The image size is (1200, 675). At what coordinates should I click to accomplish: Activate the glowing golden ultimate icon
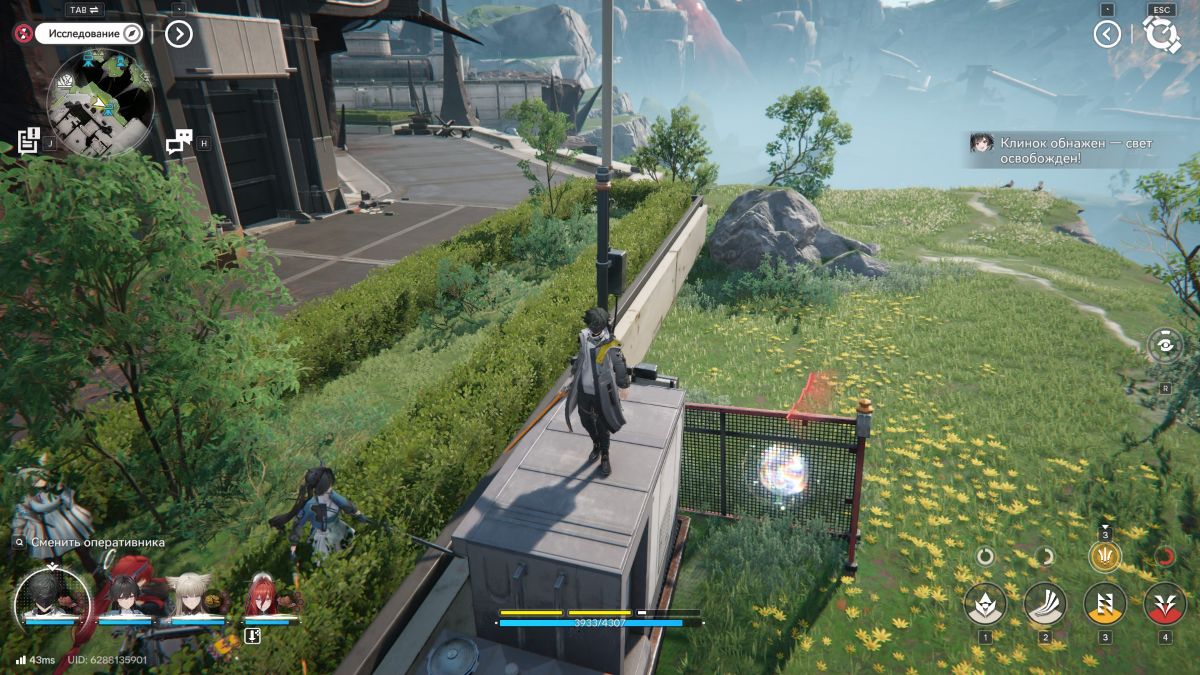[1105, 556]
